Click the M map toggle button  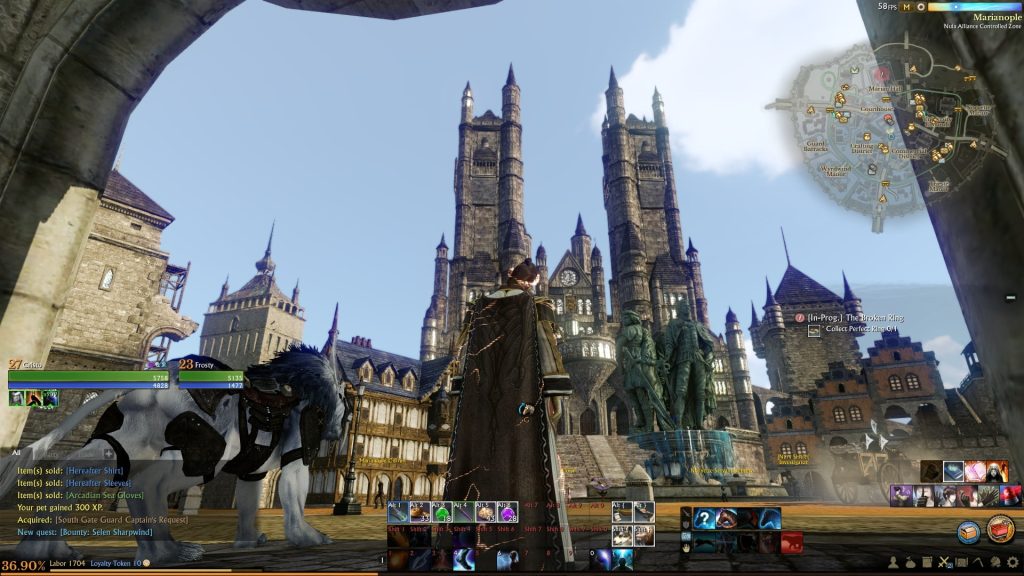pos(907,7)
